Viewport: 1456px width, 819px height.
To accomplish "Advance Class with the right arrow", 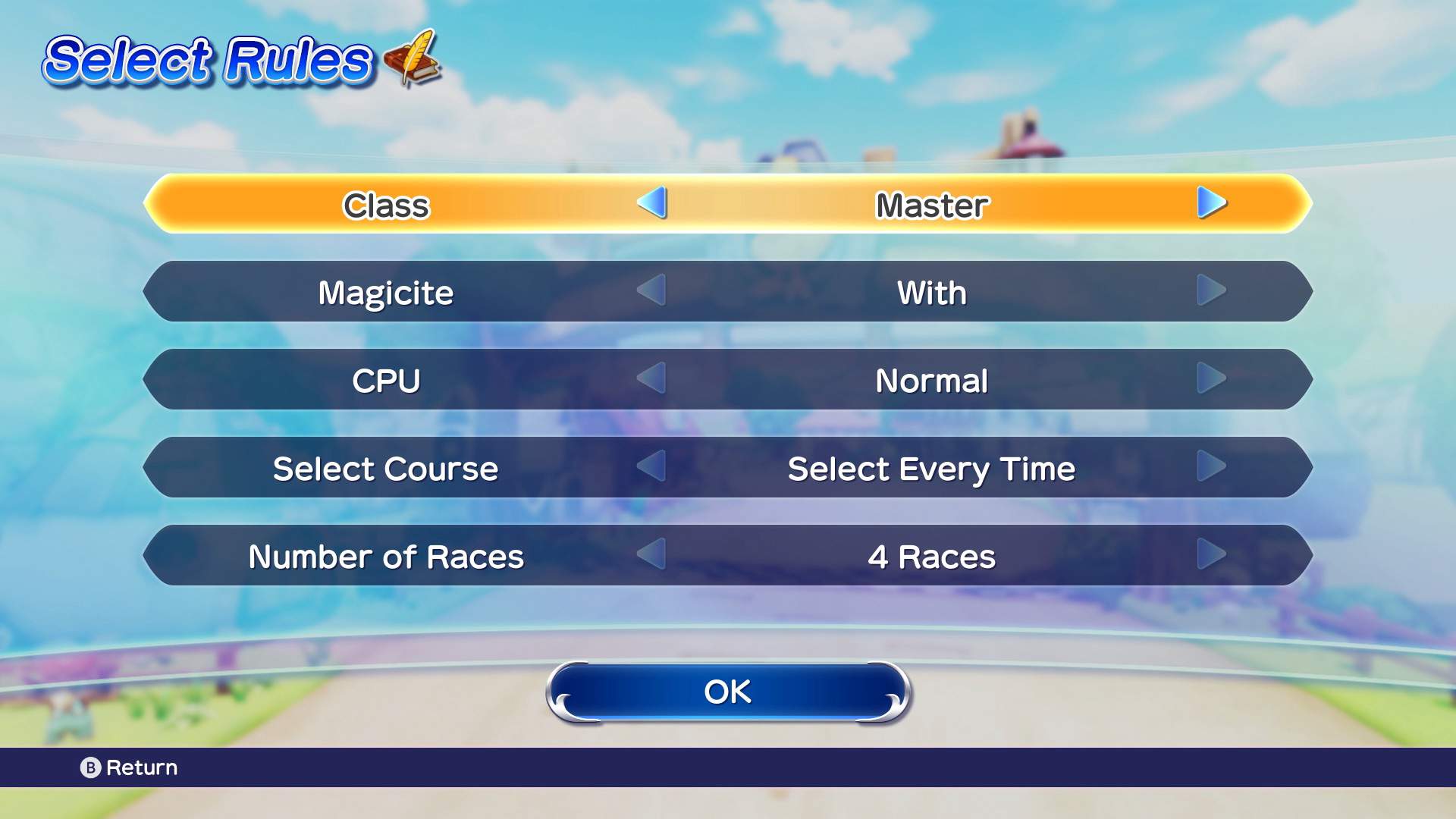I will pos(1211,203).
